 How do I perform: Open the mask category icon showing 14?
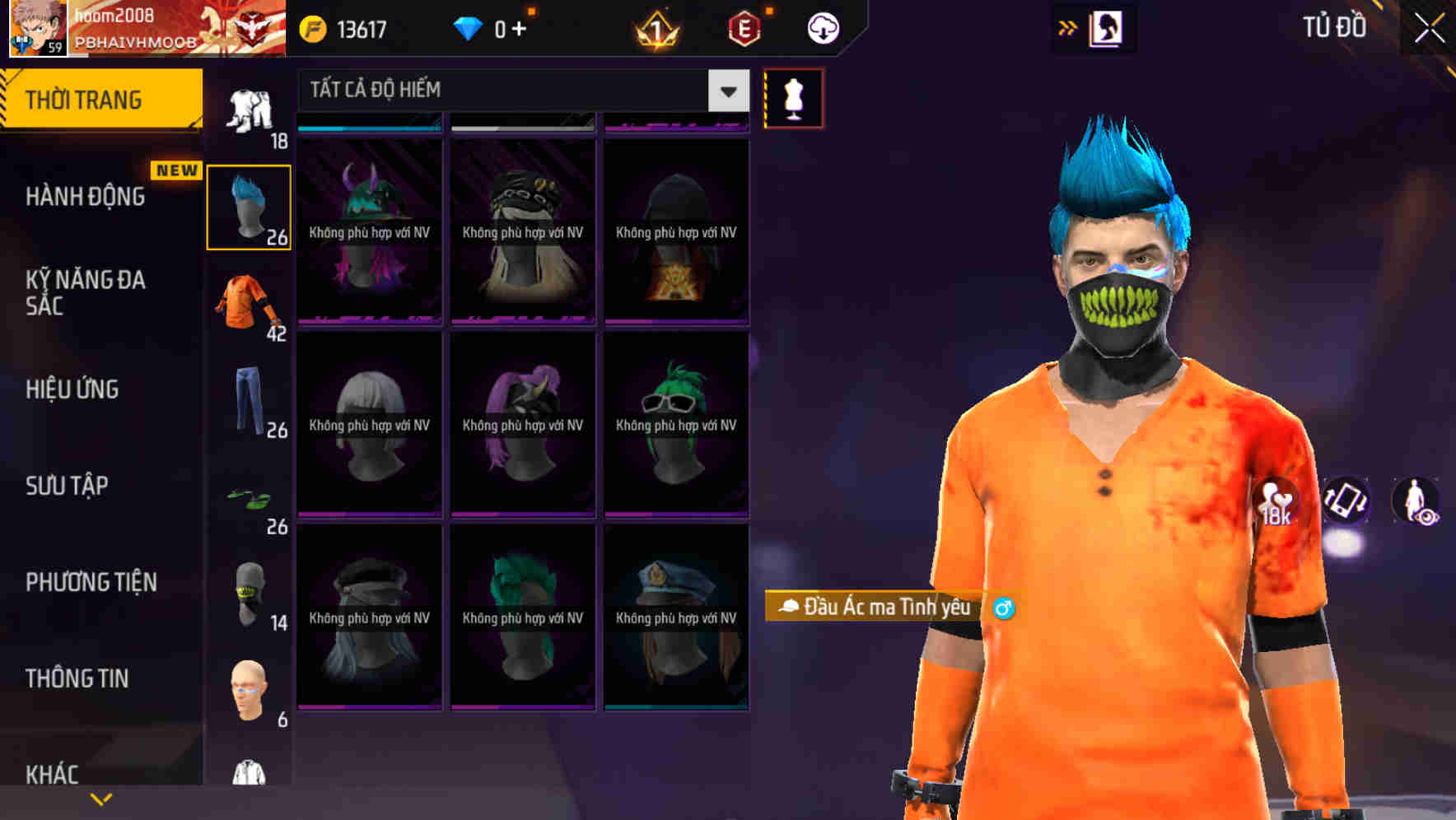point(247,593)
